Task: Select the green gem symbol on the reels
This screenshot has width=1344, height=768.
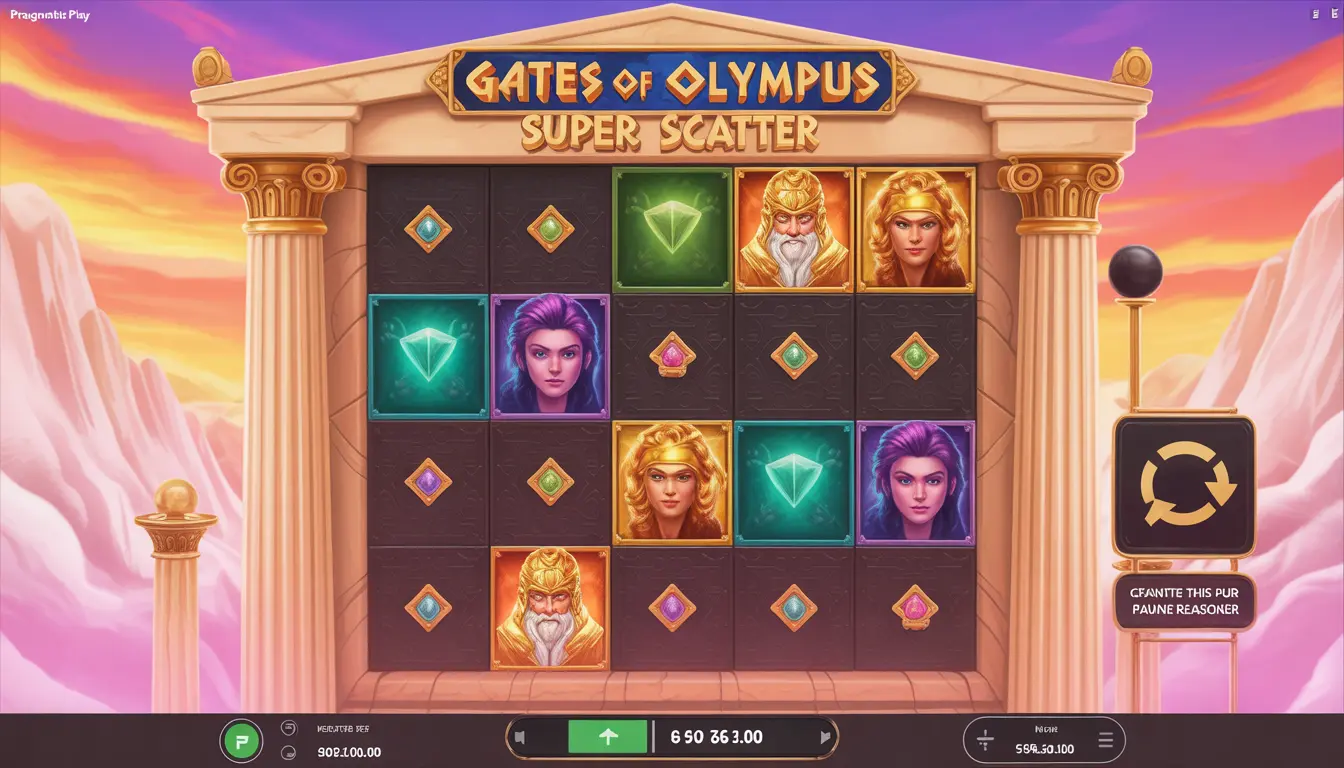Action: (x=672, y=228)
